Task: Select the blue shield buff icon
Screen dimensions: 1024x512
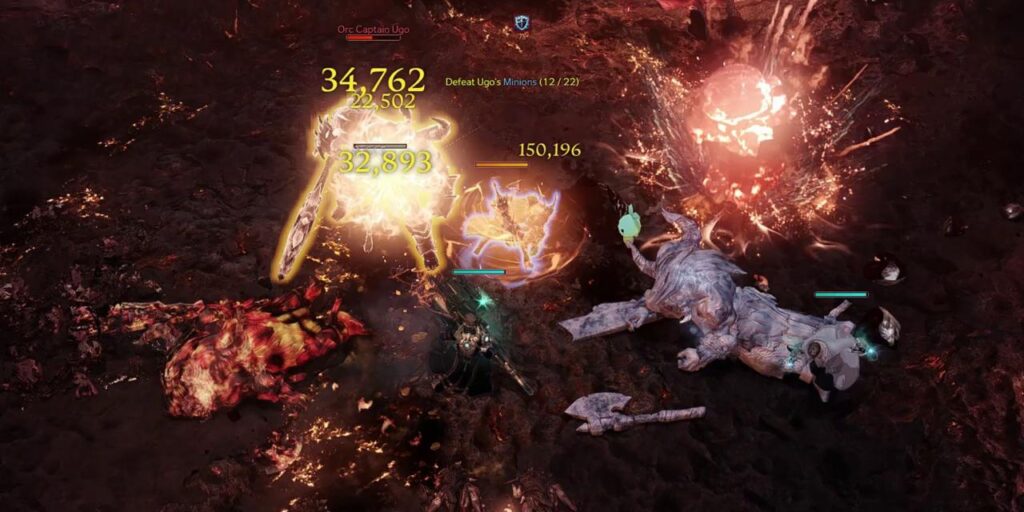Action: pos(521,22)
